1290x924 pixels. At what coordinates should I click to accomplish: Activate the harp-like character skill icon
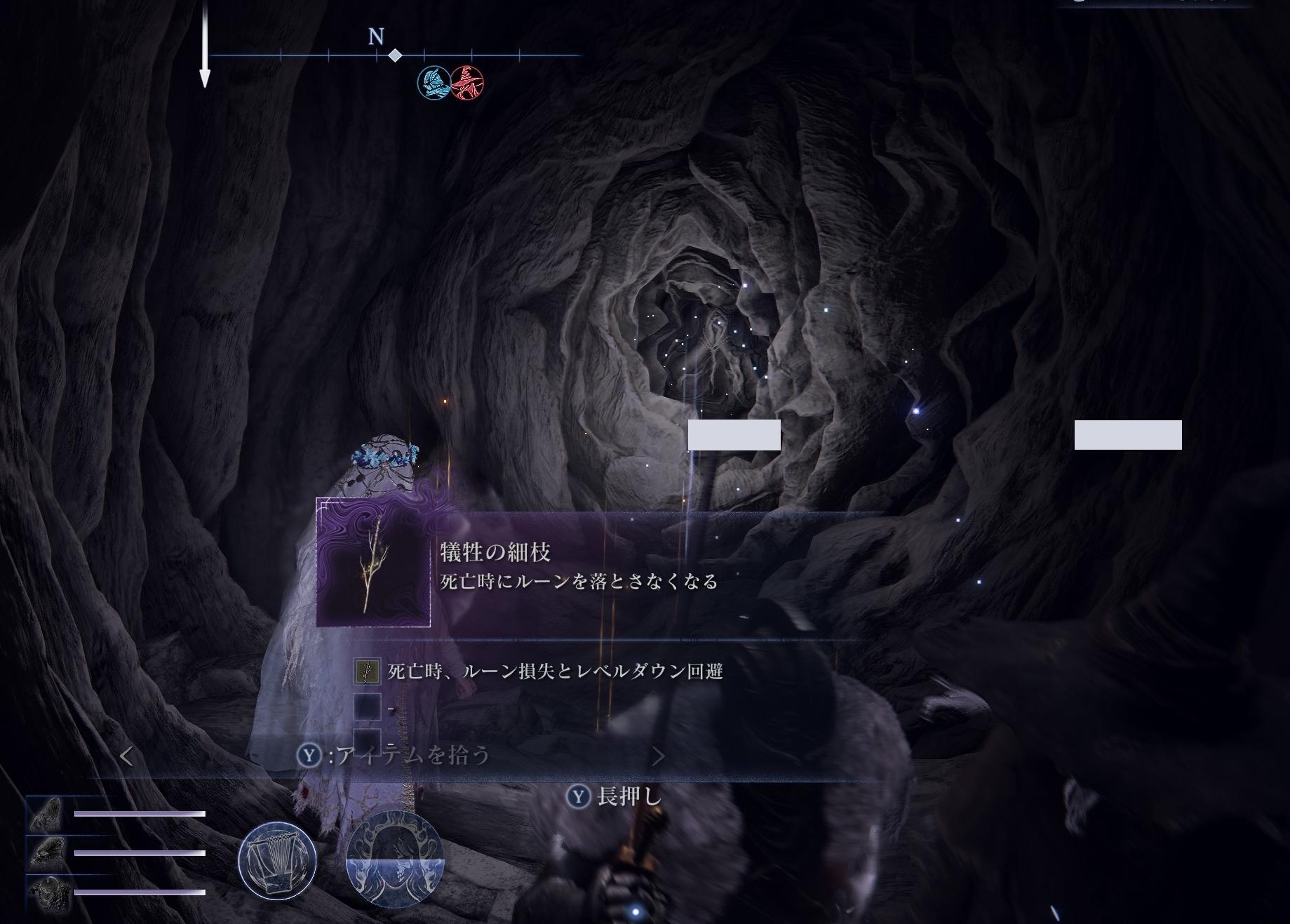point(277,860)
